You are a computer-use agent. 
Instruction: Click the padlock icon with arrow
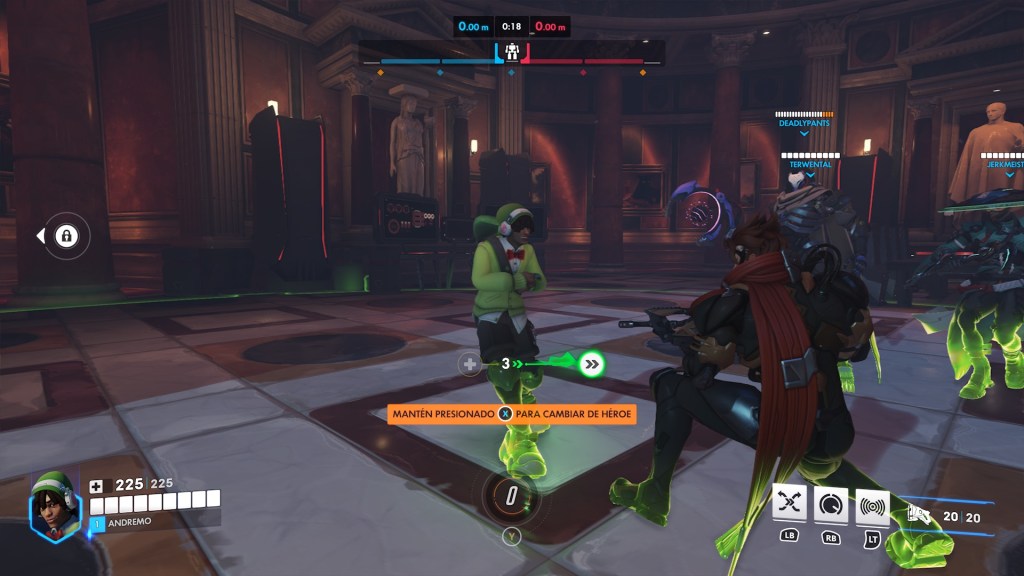pos(66,236)
